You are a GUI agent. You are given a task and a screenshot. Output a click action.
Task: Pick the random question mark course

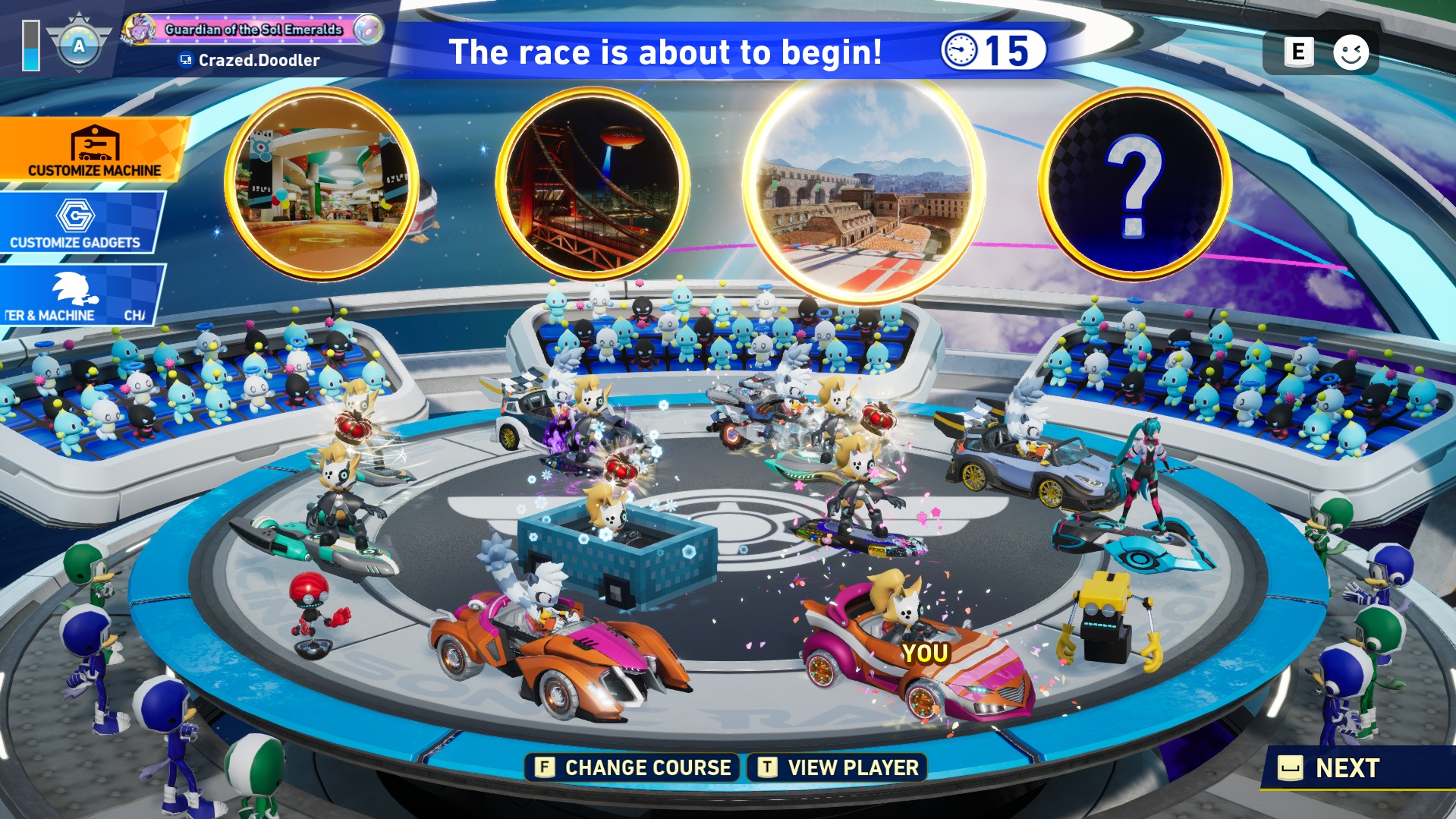(1134, 183)
